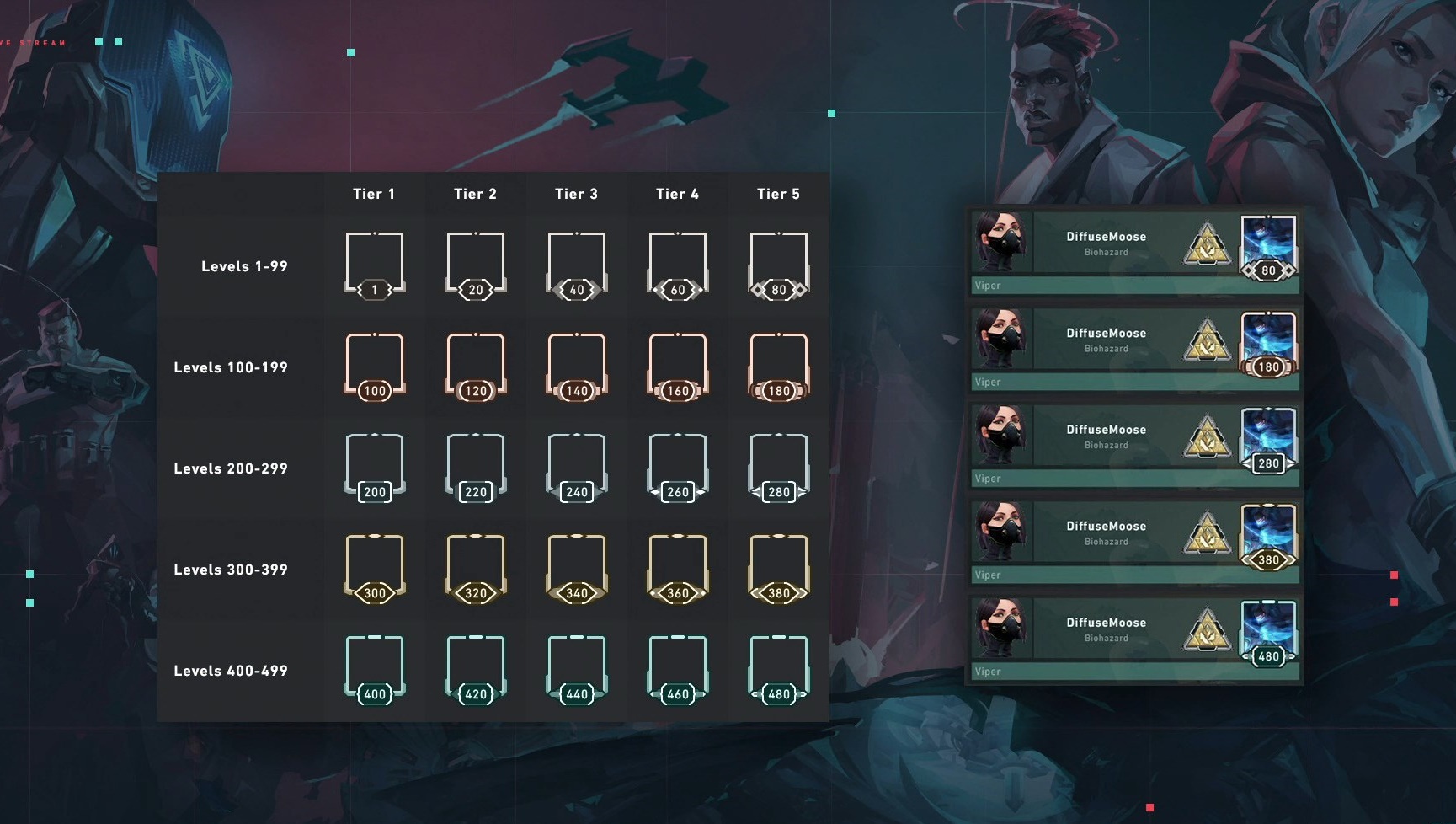This screenshot has width=1456, height=824.
Task: Choose the level 260 border frame
Action: point(678,467)
